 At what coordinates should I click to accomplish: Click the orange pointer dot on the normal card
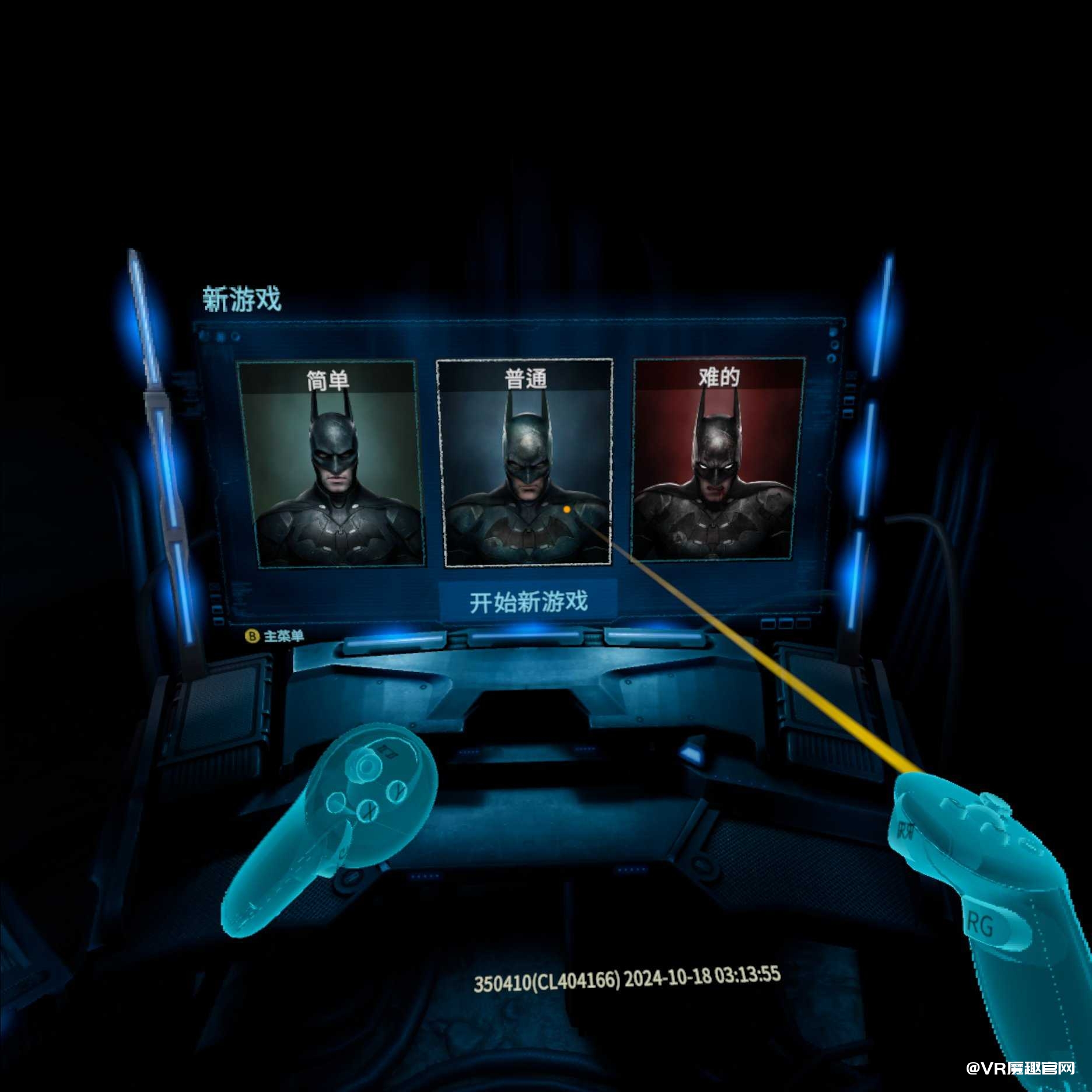(x=566, y=510)
